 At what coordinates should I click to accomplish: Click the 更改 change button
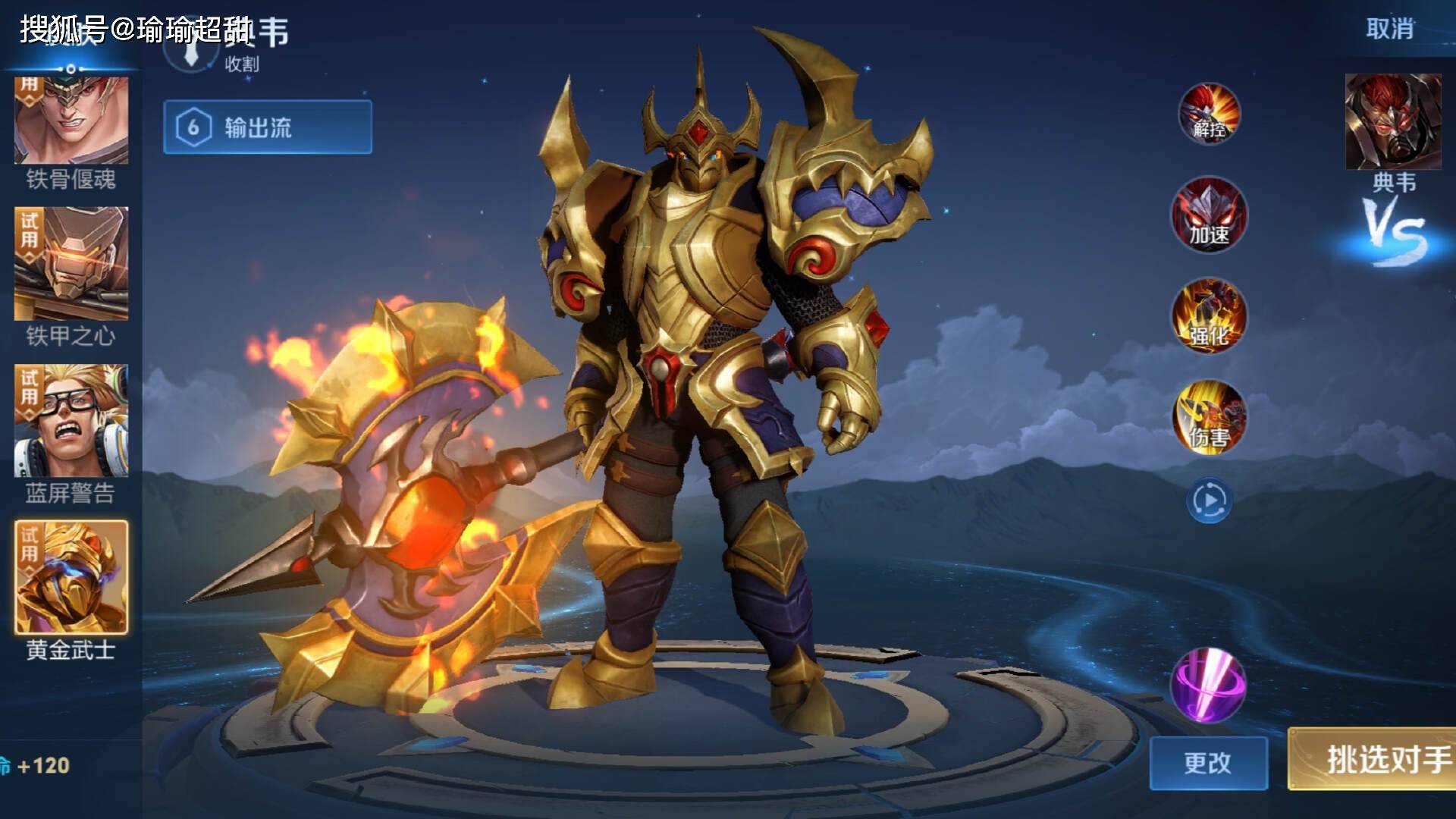coord(1208,763)
